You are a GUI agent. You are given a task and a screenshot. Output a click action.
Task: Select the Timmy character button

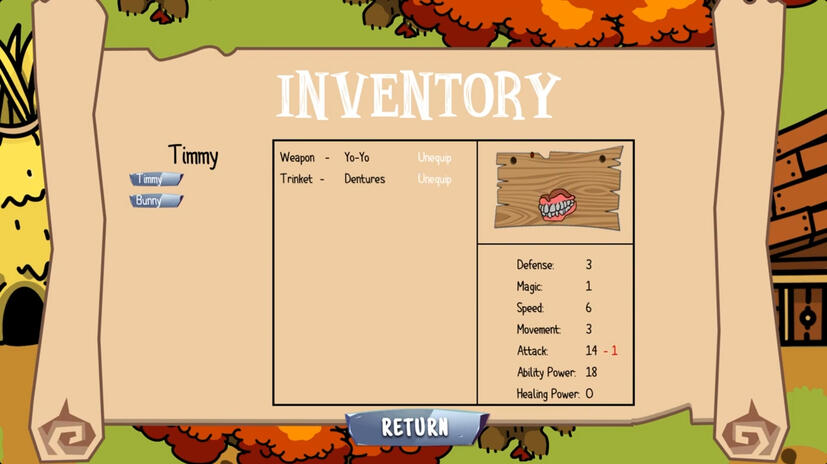155,180
